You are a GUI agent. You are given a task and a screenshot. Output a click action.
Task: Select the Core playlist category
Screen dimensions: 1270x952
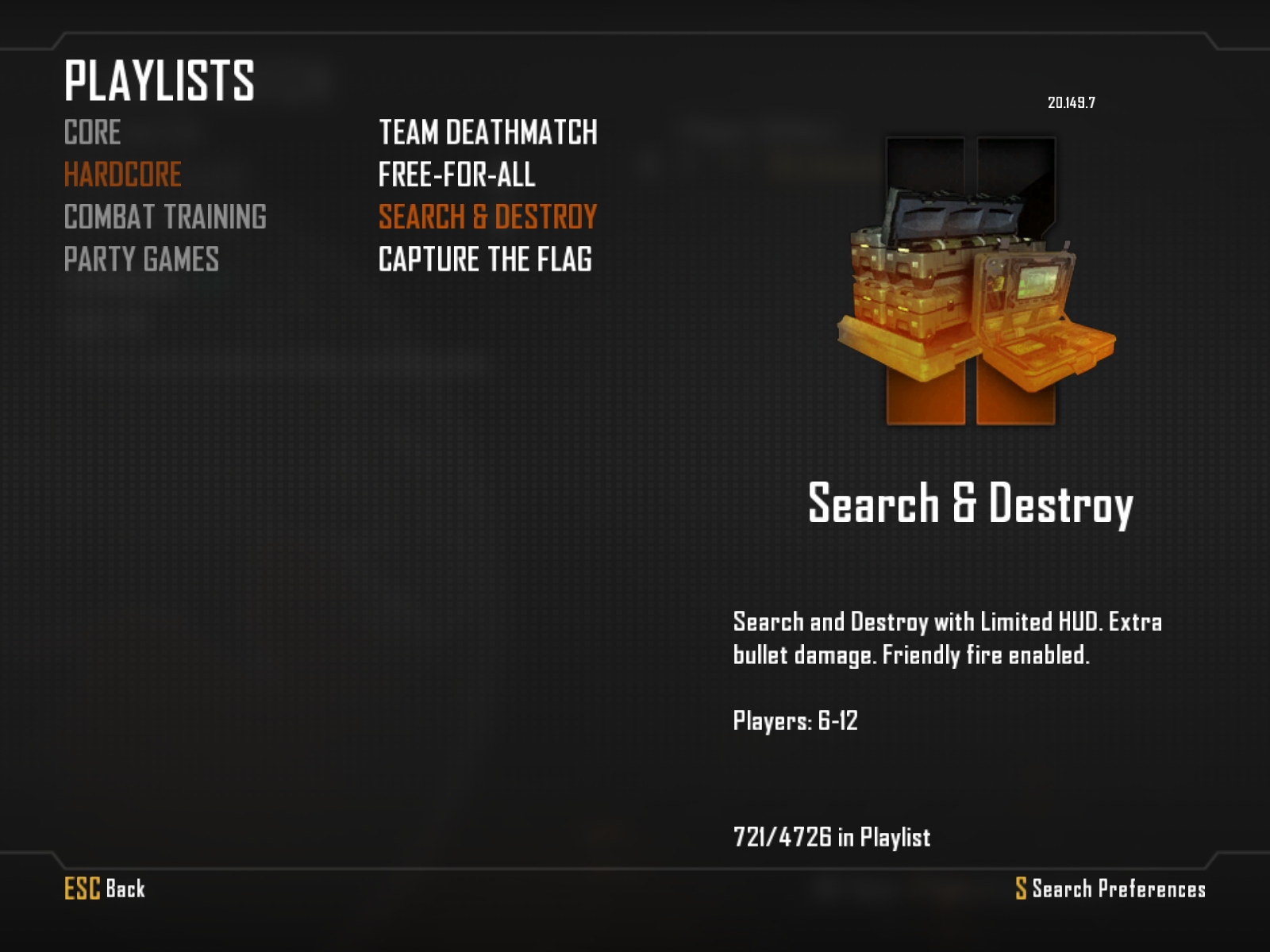tap(93, 132)
